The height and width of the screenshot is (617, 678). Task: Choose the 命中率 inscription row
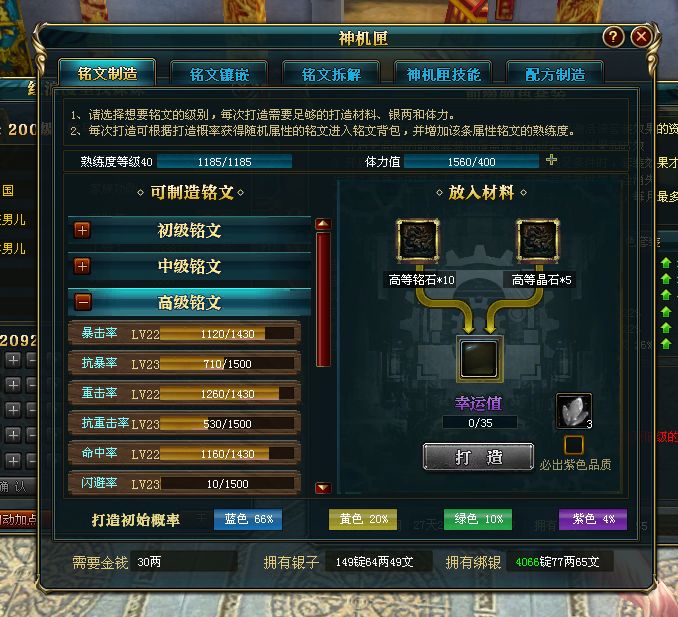pyautogui.click(x=185, y=454)
